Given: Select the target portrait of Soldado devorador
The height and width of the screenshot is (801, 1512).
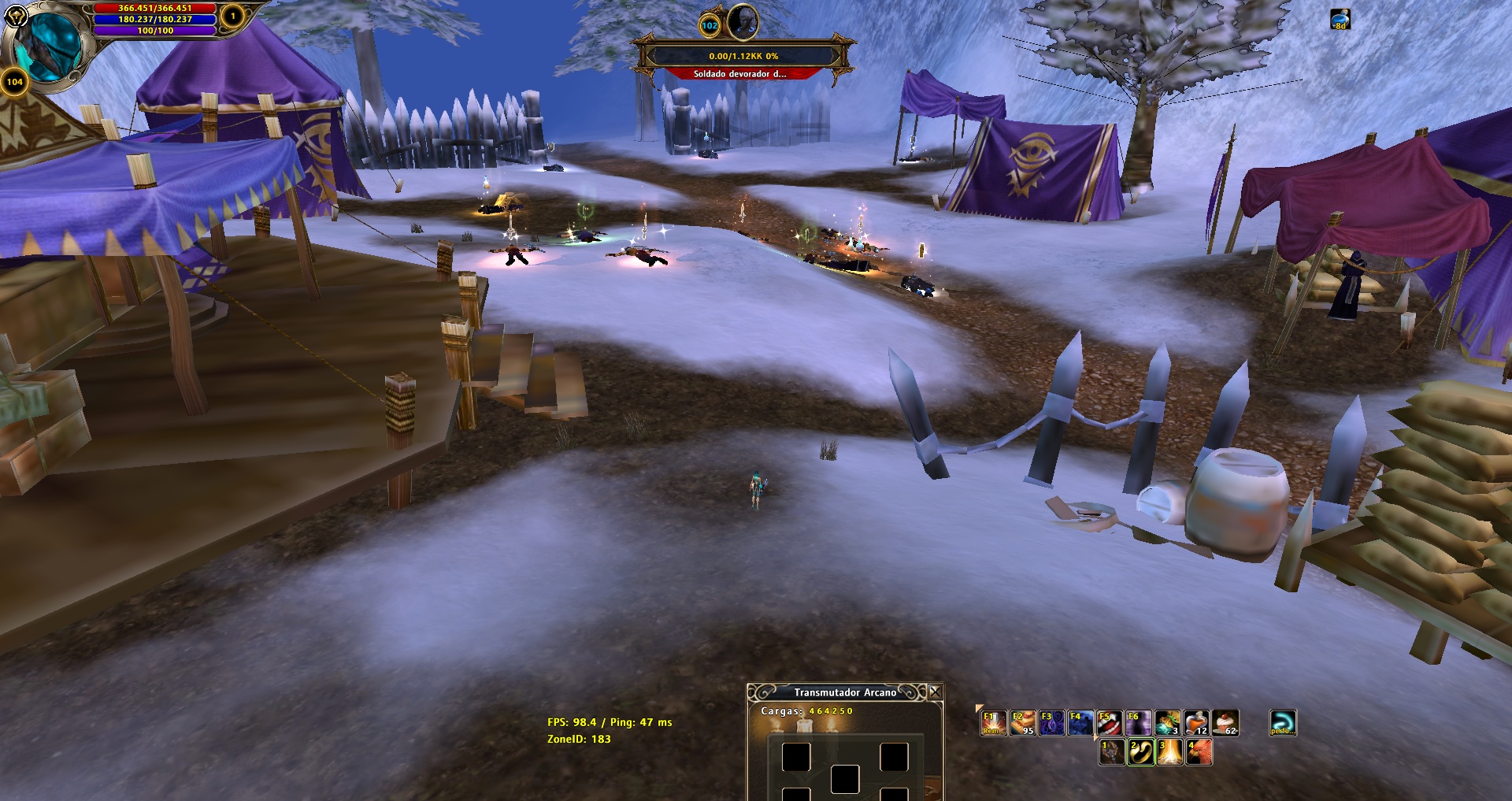Looking at the screenshot, I should (x=742, y=22).
